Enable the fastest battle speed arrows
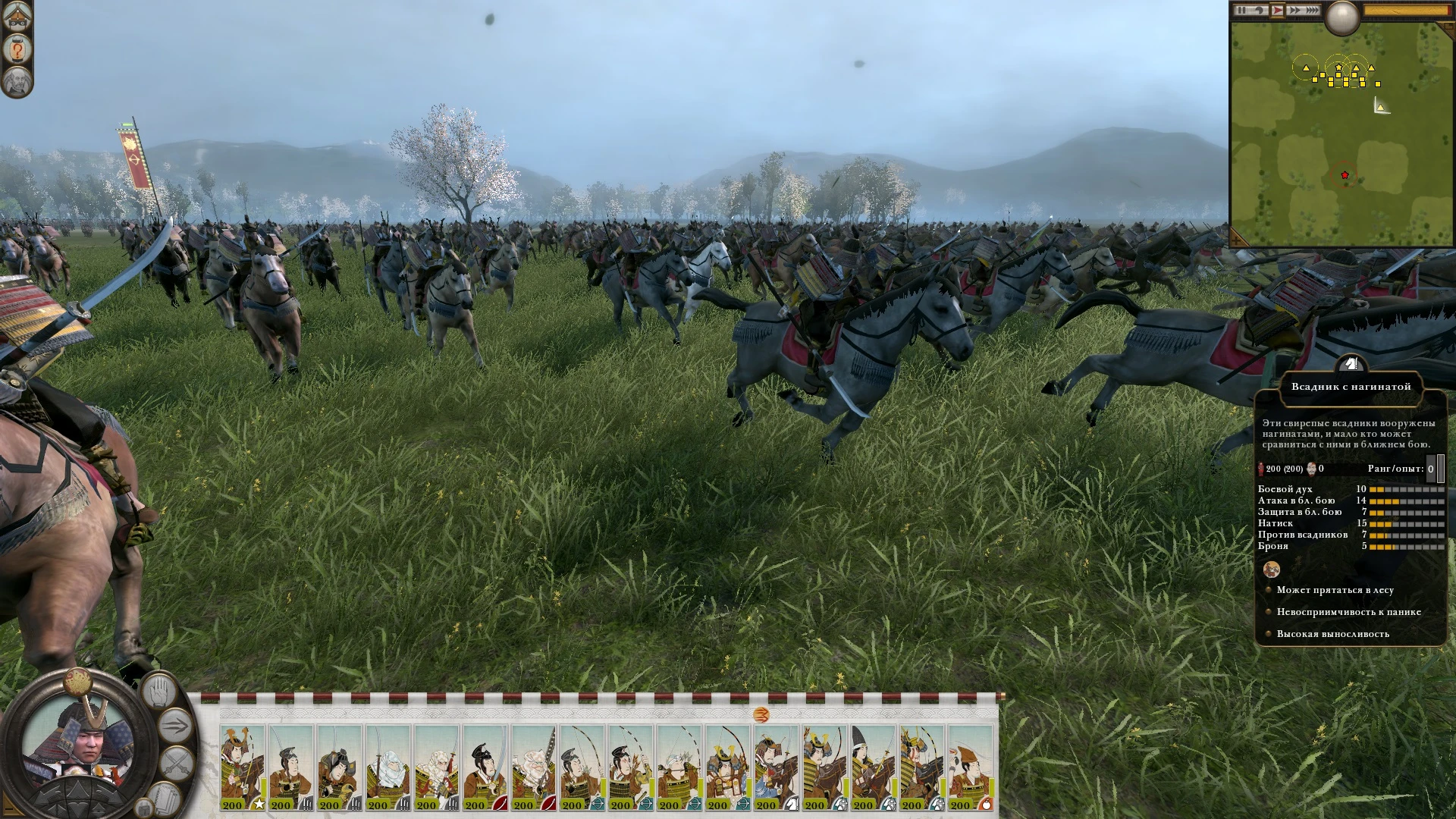 click(x=1311, y=10)
